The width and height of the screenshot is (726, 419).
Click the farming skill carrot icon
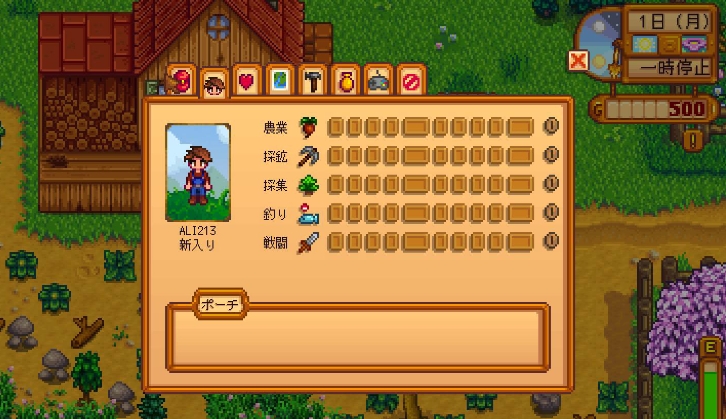(307, 127)
